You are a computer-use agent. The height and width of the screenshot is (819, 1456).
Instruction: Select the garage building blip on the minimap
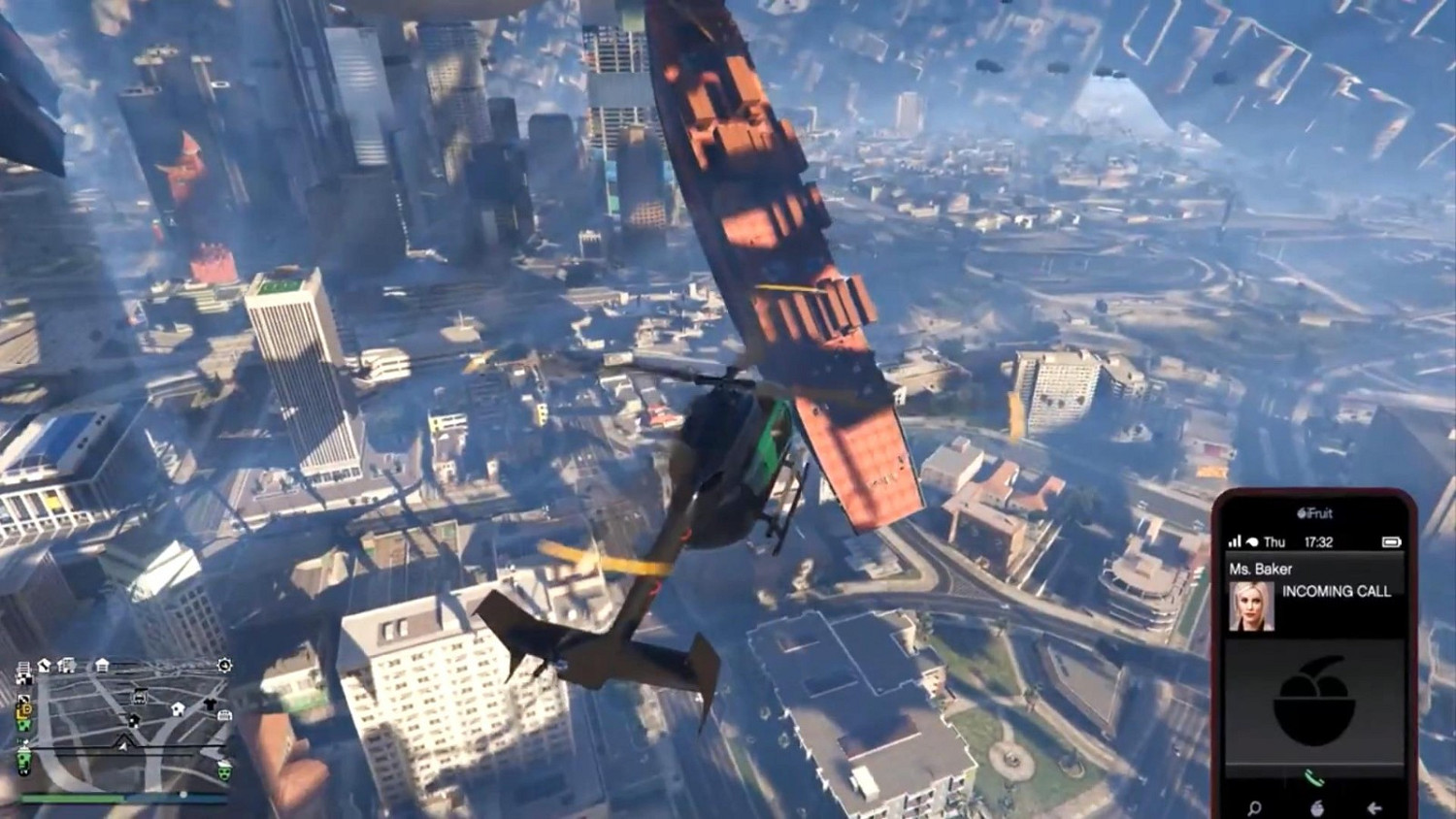225,716
